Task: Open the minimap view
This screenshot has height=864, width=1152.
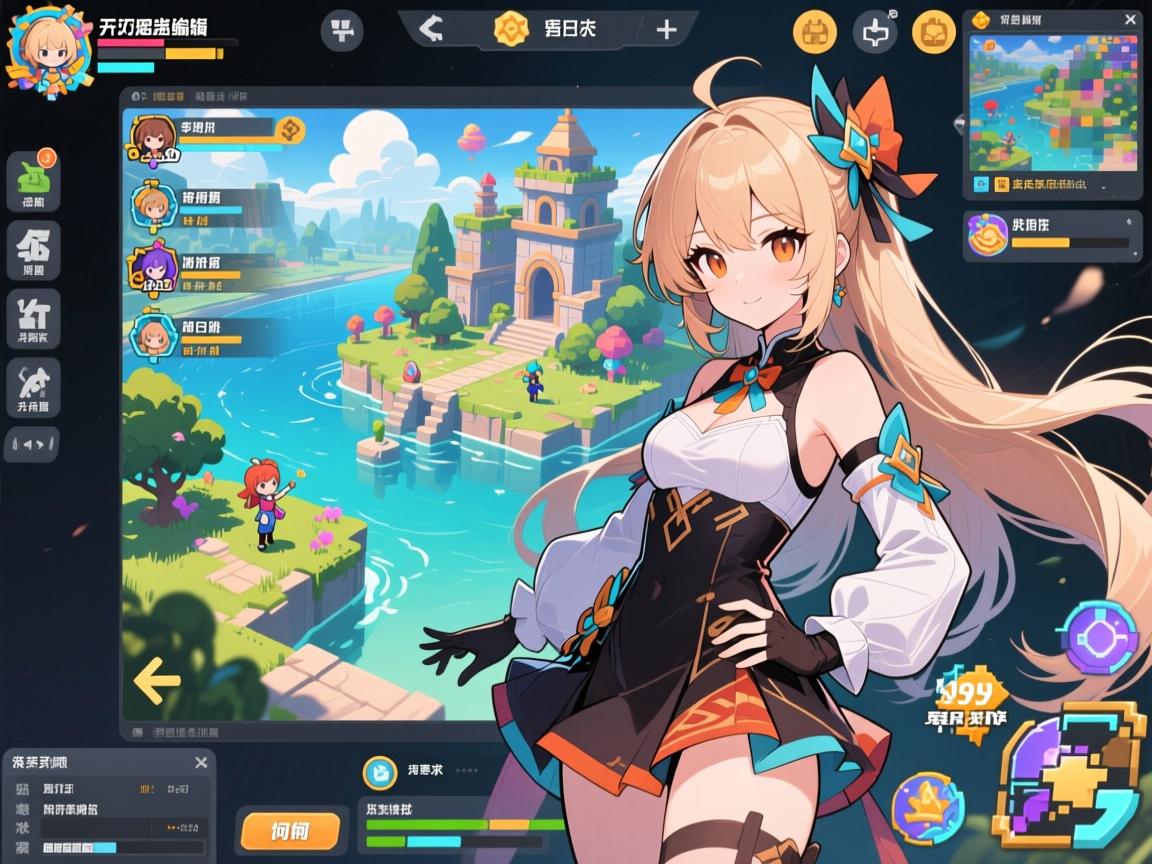Action: [1053, 103]
